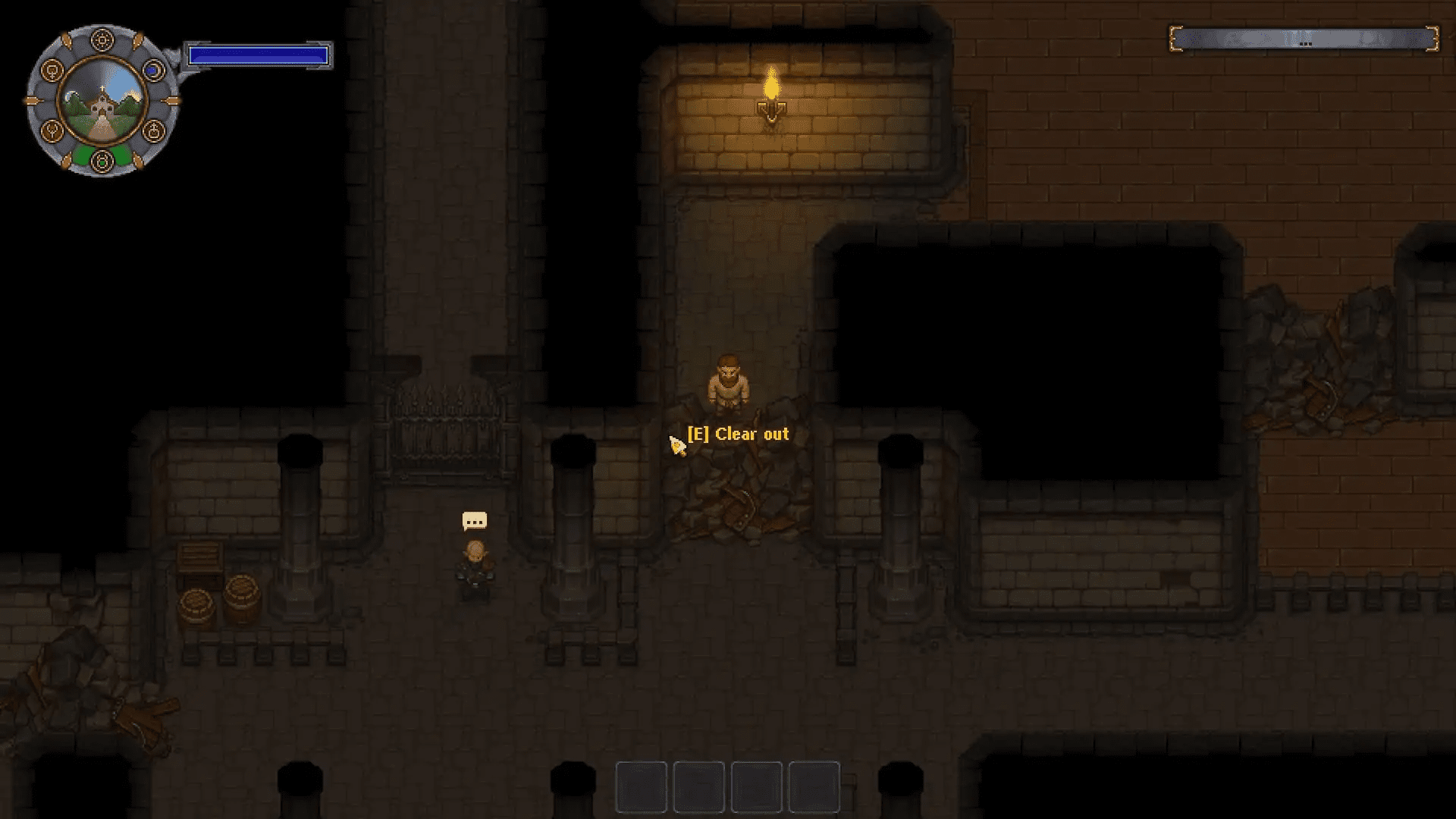Open the grey quest tracker bar
Viewport: 1456px width, 819px height.
[1304, 39]
